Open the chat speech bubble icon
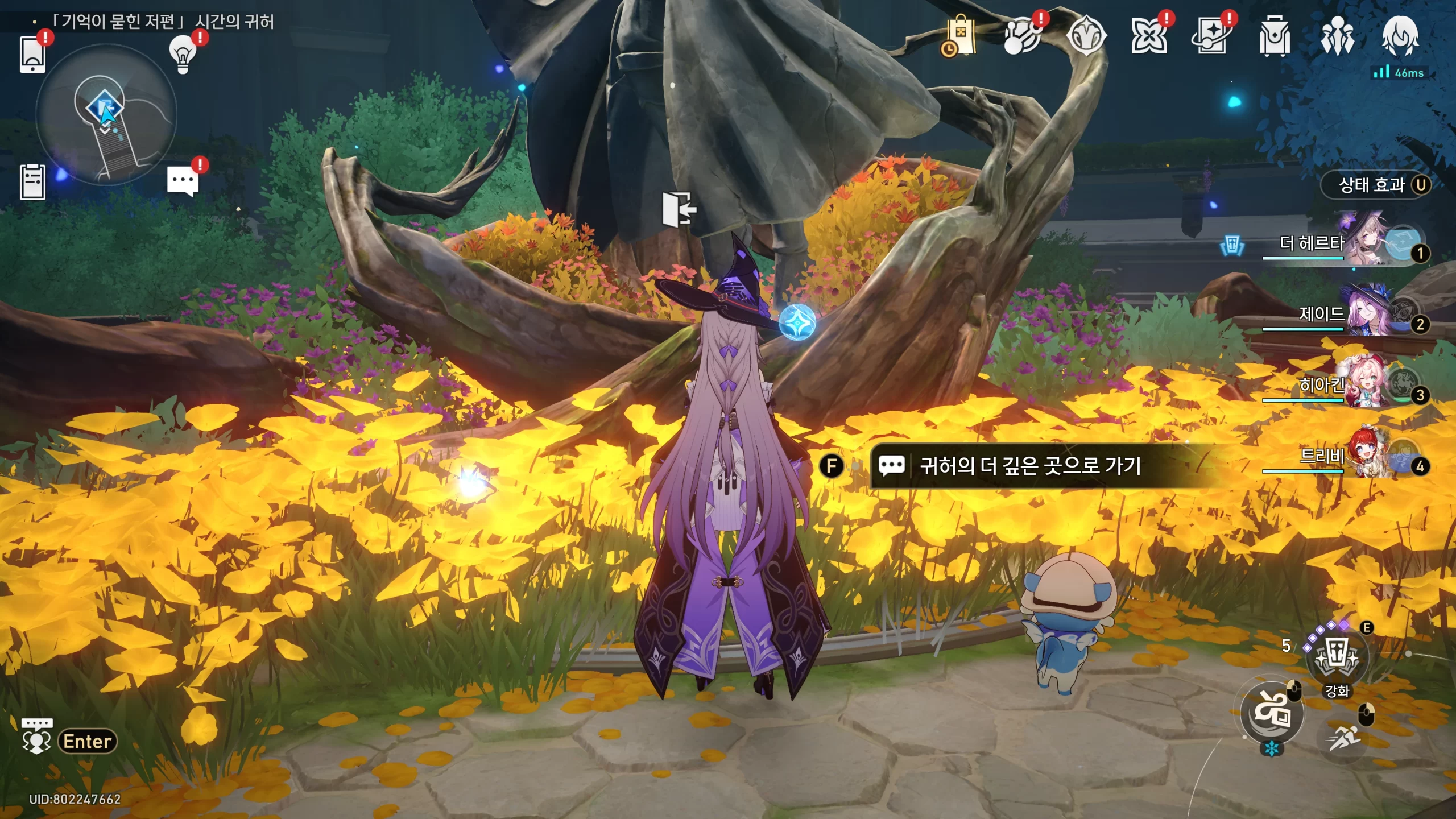1456x819 pixels. point(183,181)
